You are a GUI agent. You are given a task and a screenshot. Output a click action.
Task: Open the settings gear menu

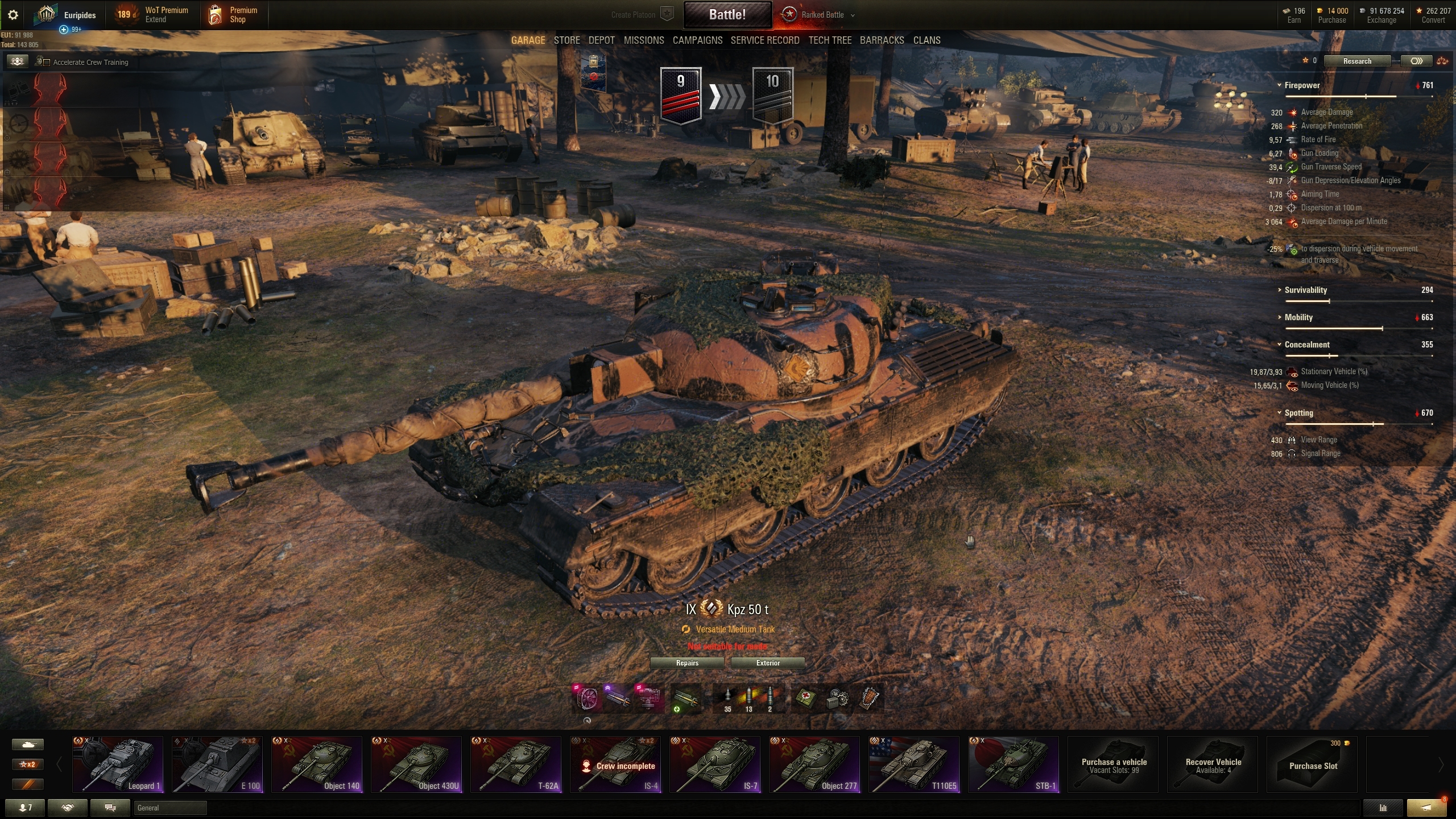(x=13, y=15)
